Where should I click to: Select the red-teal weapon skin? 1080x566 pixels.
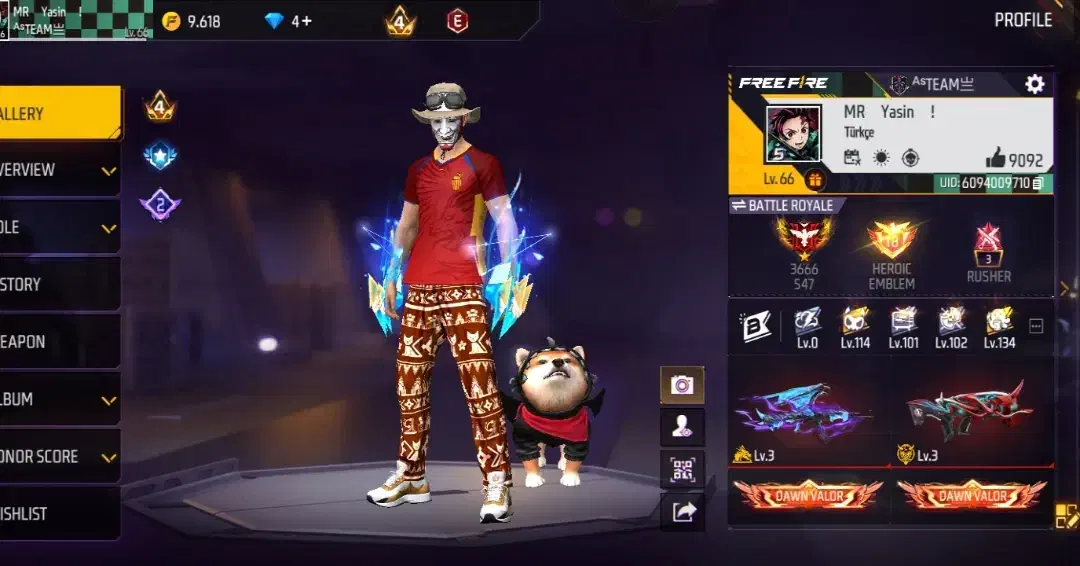[968, 410]
